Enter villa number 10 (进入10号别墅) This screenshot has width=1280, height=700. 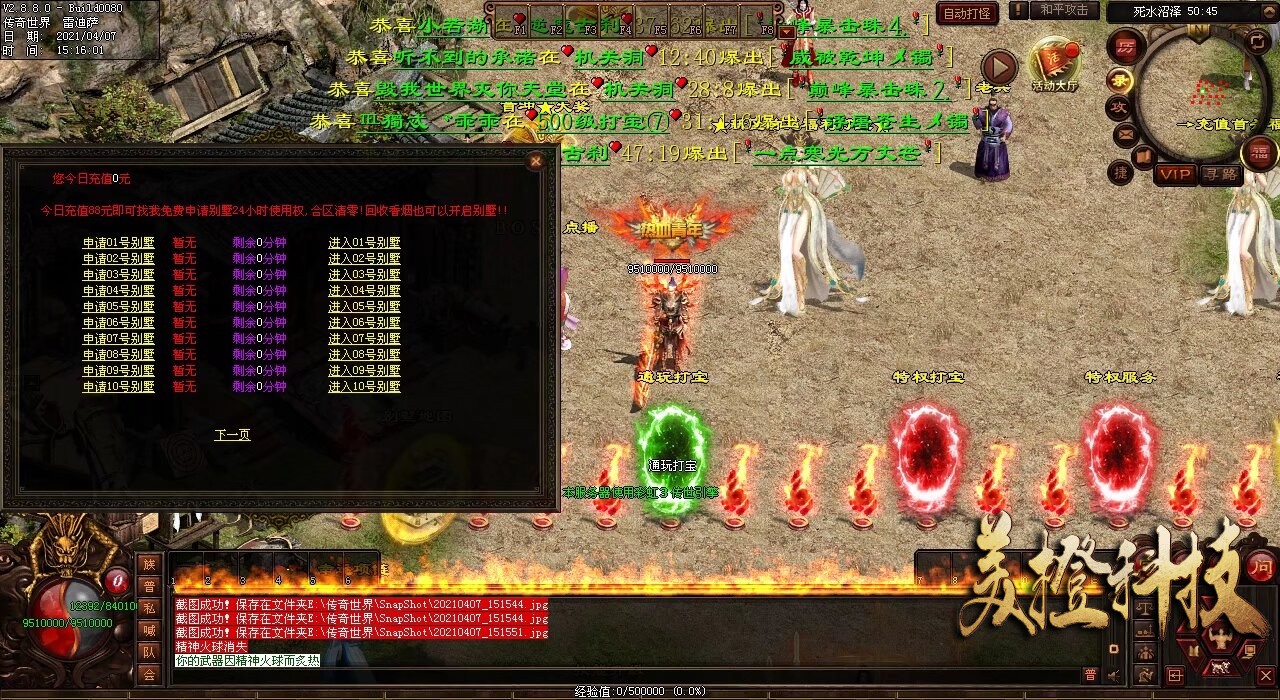tap(364, 387)
